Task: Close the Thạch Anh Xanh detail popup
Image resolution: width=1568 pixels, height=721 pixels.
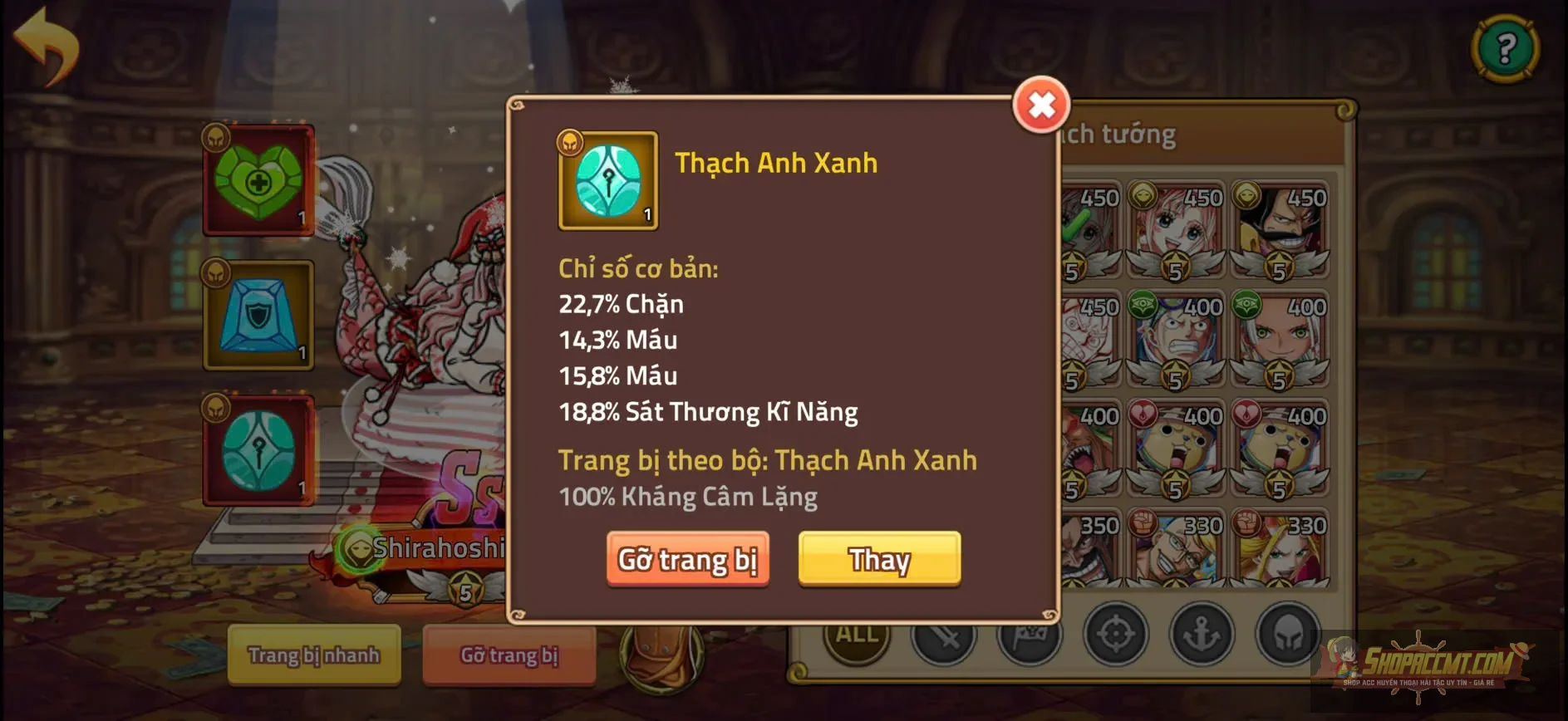Action: point(1043,106)
